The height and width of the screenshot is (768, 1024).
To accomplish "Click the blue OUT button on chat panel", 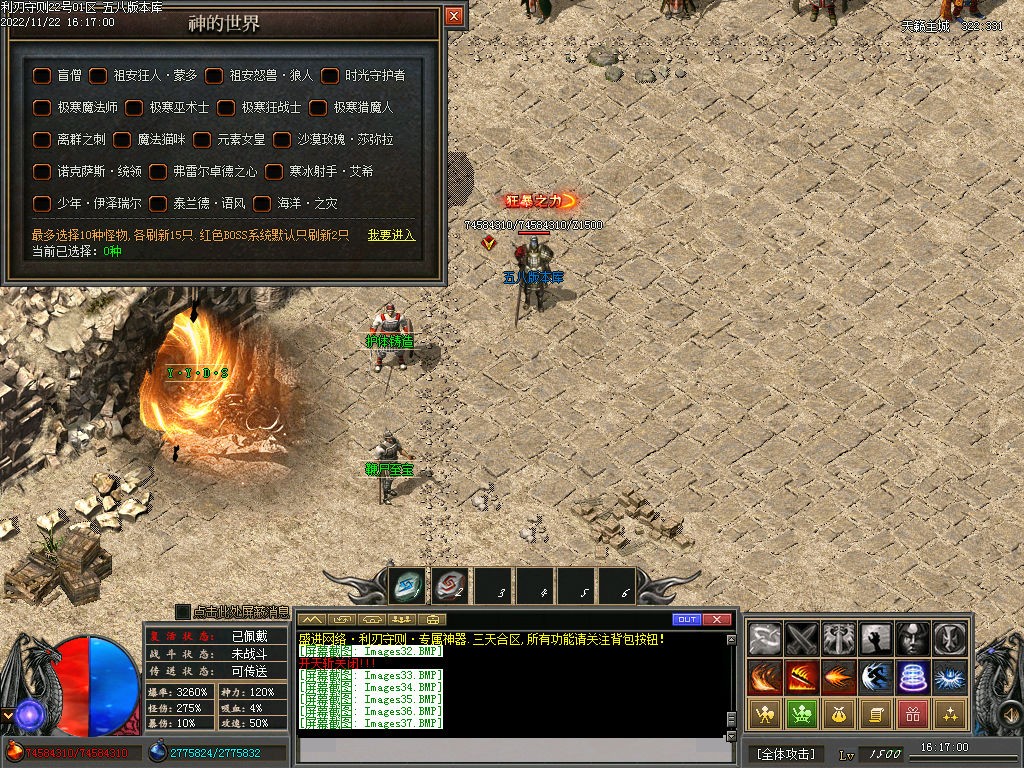I will tap(686, 620).
